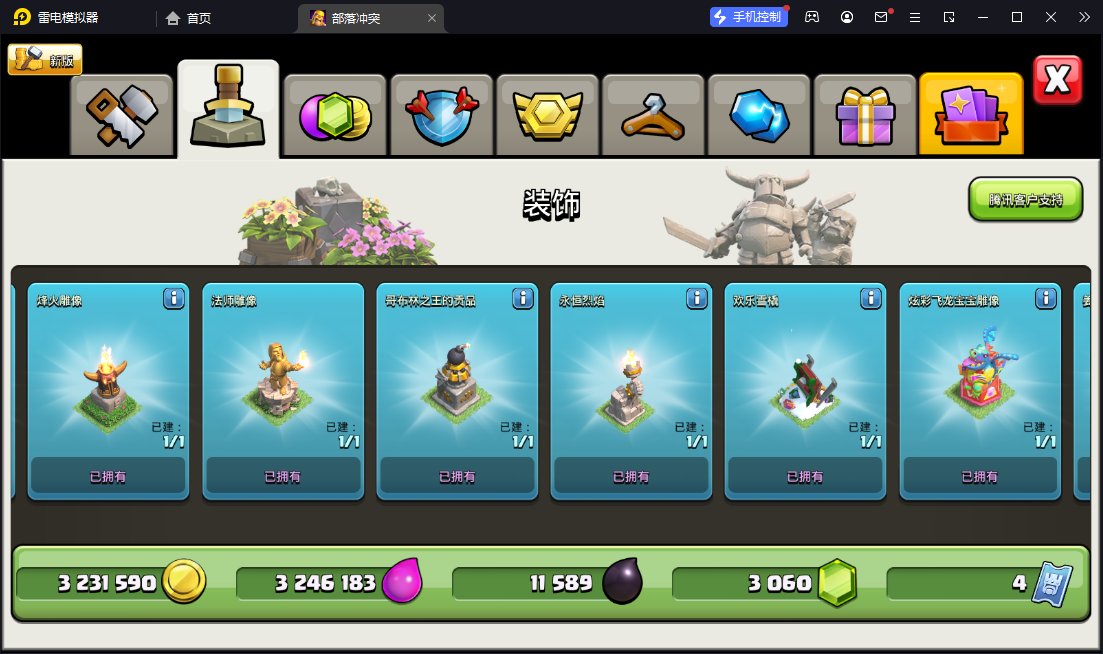The image size is (1103, 654).
Task: Select the gold hexagon badge tab
Action: [x=547, y=115]
